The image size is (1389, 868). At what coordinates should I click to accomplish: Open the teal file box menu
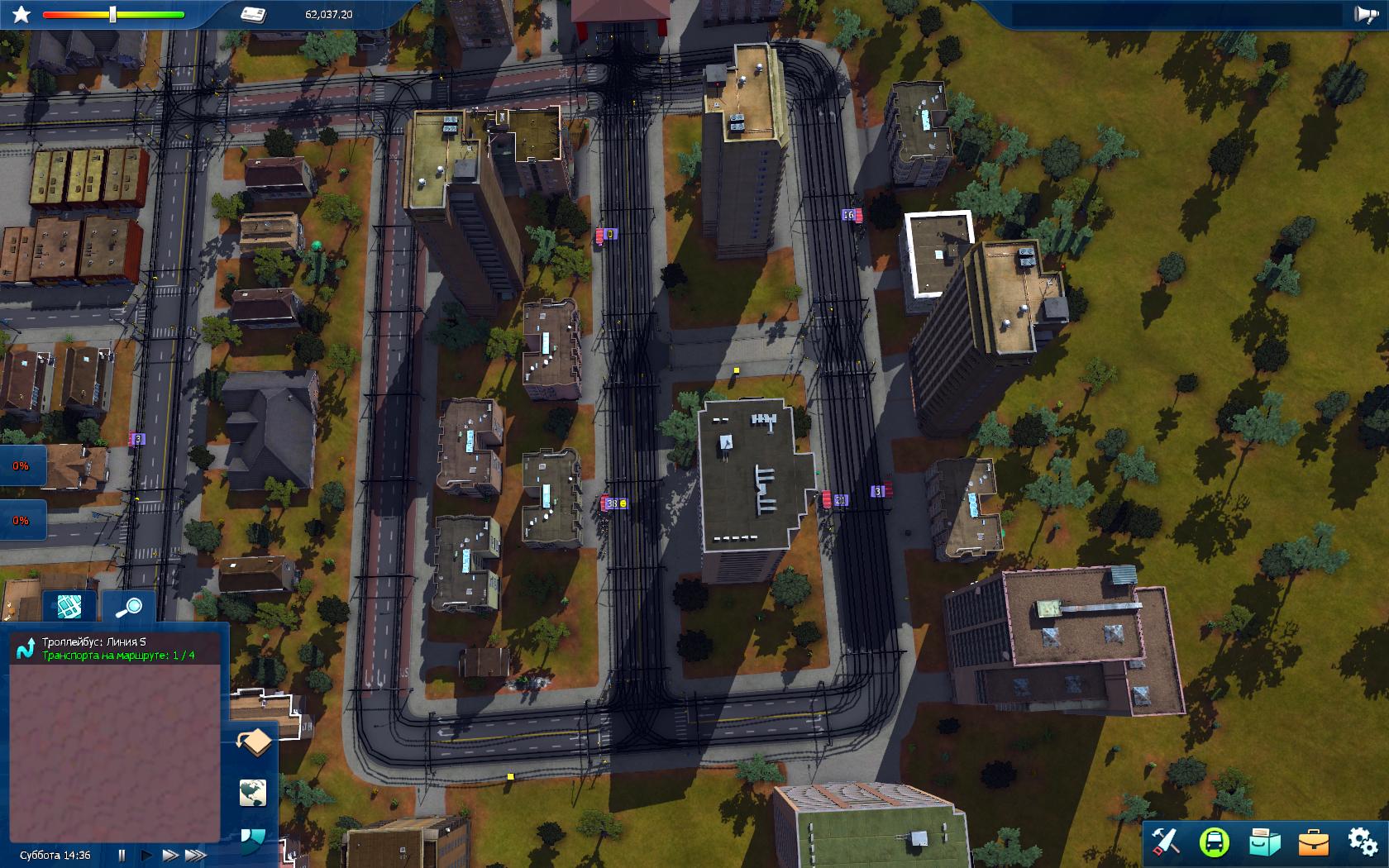pyautogui.click(x=1263, y=842)
